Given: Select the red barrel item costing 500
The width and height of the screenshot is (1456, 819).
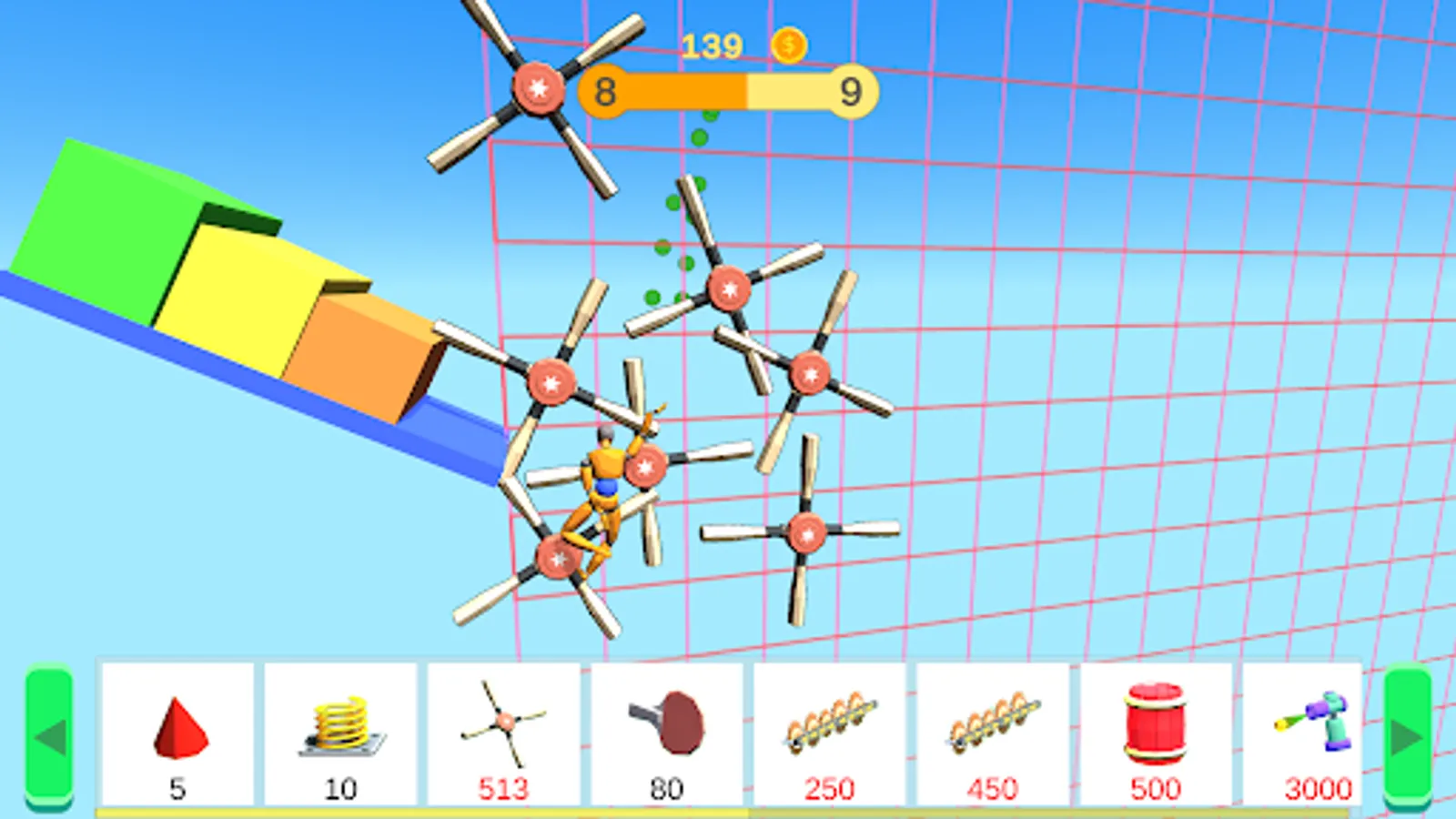Looking at the screenshot, I should (x=1156, y=723).
